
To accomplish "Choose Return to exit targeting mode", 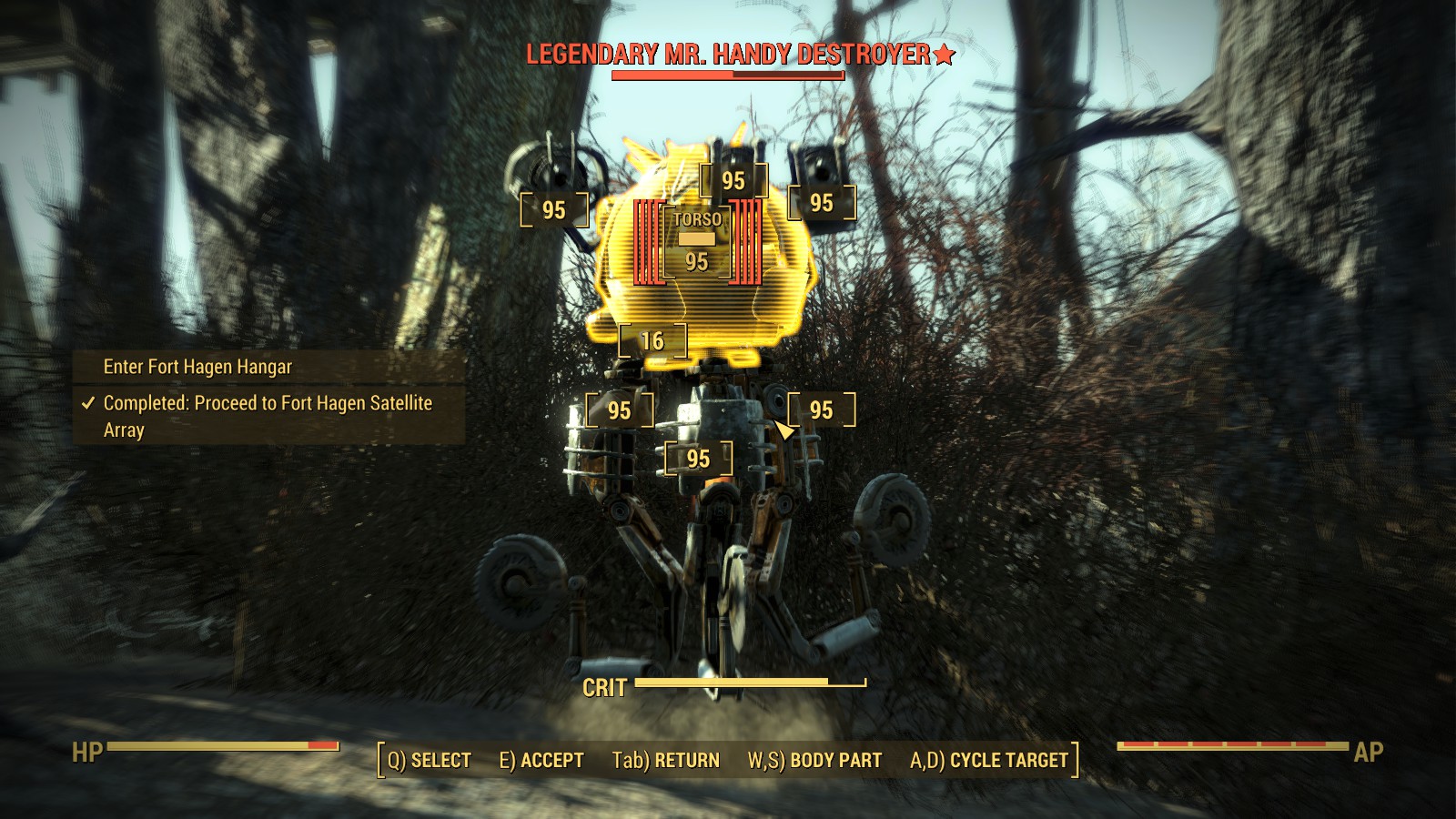I will 665,761.
